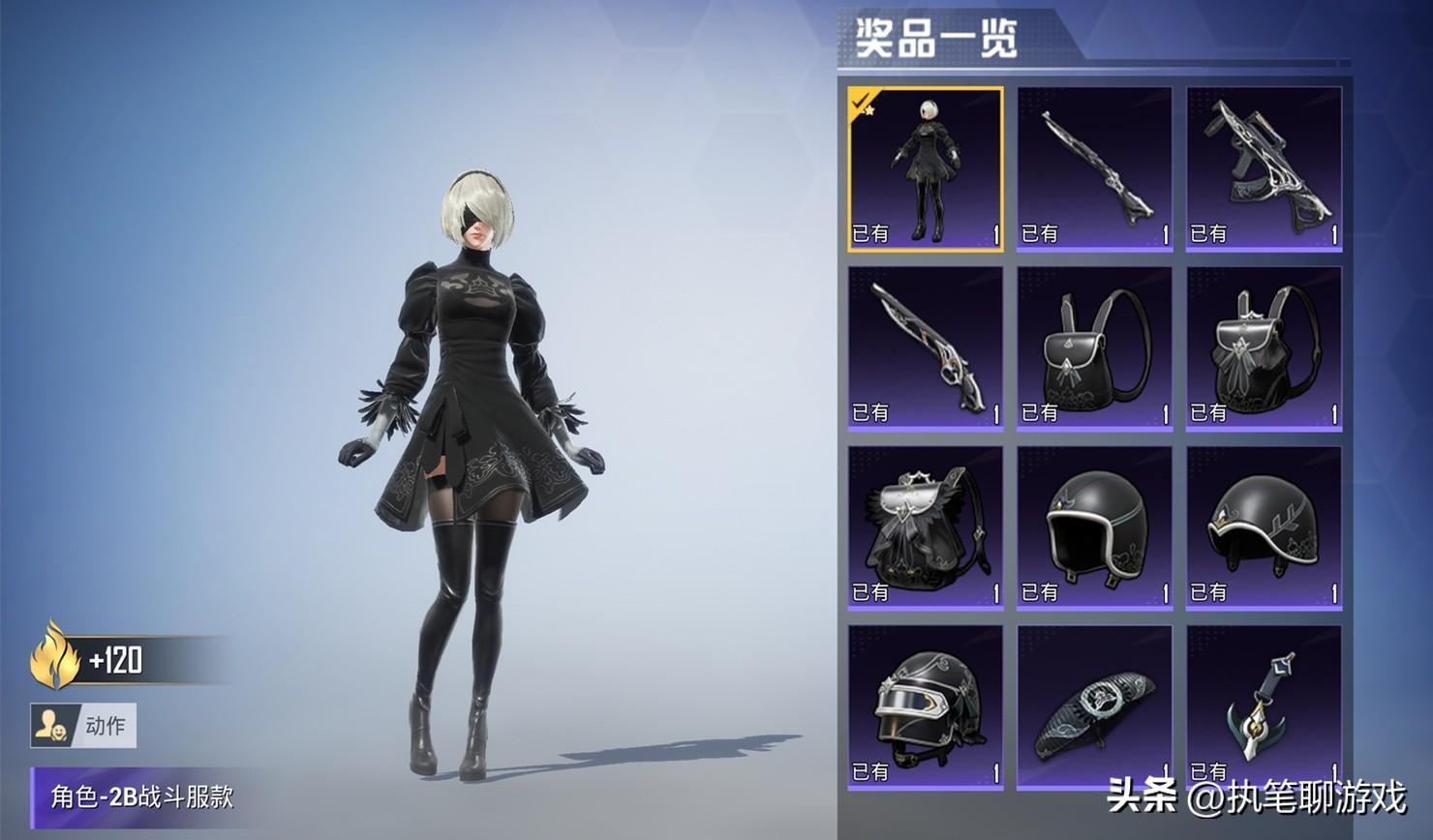Pick the ornate shotgun skin tile

click(925, 348)
